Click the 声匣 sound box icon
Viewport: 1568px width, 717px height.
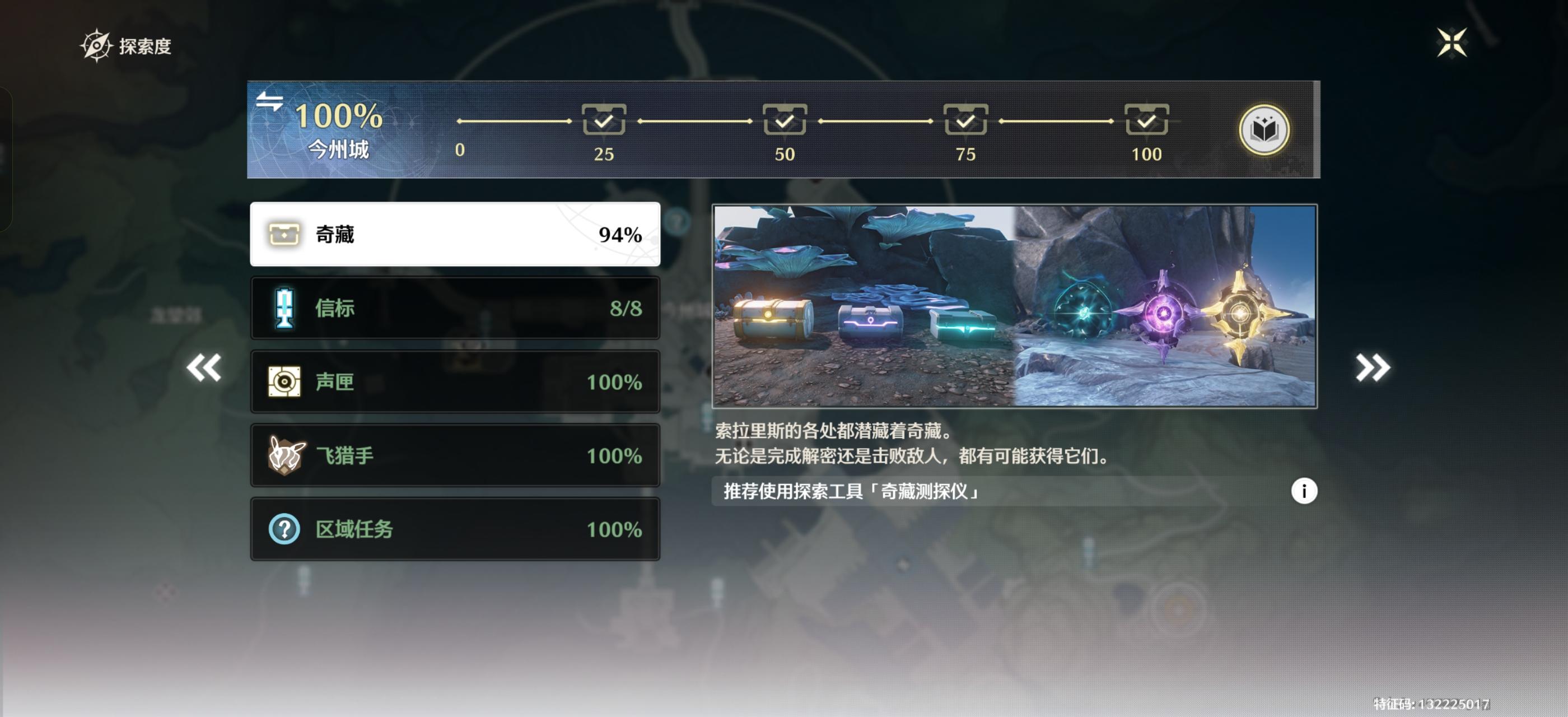click(284, 381)
